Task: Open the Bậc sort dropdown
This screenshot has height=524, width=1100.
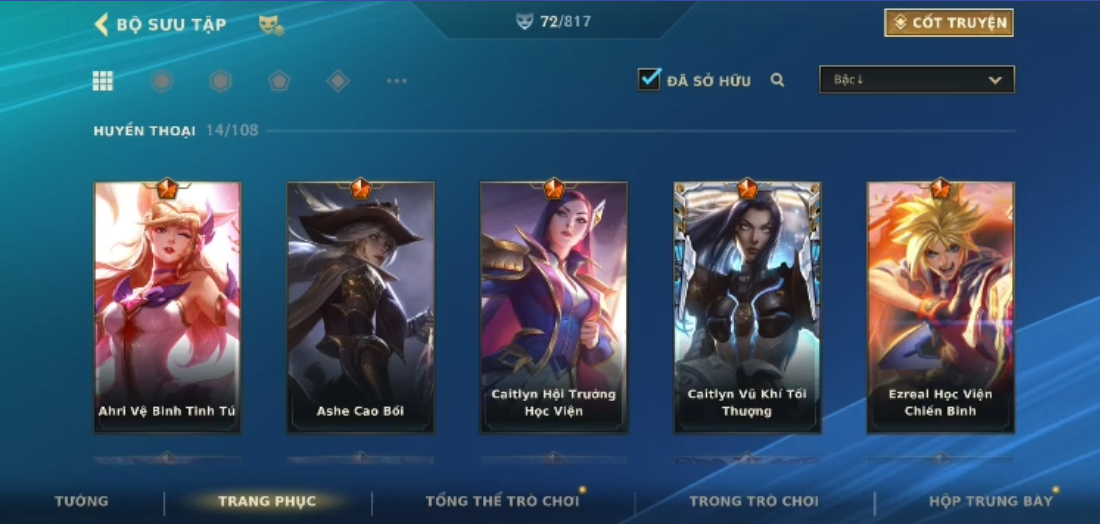Action: (x=916, y=80)
